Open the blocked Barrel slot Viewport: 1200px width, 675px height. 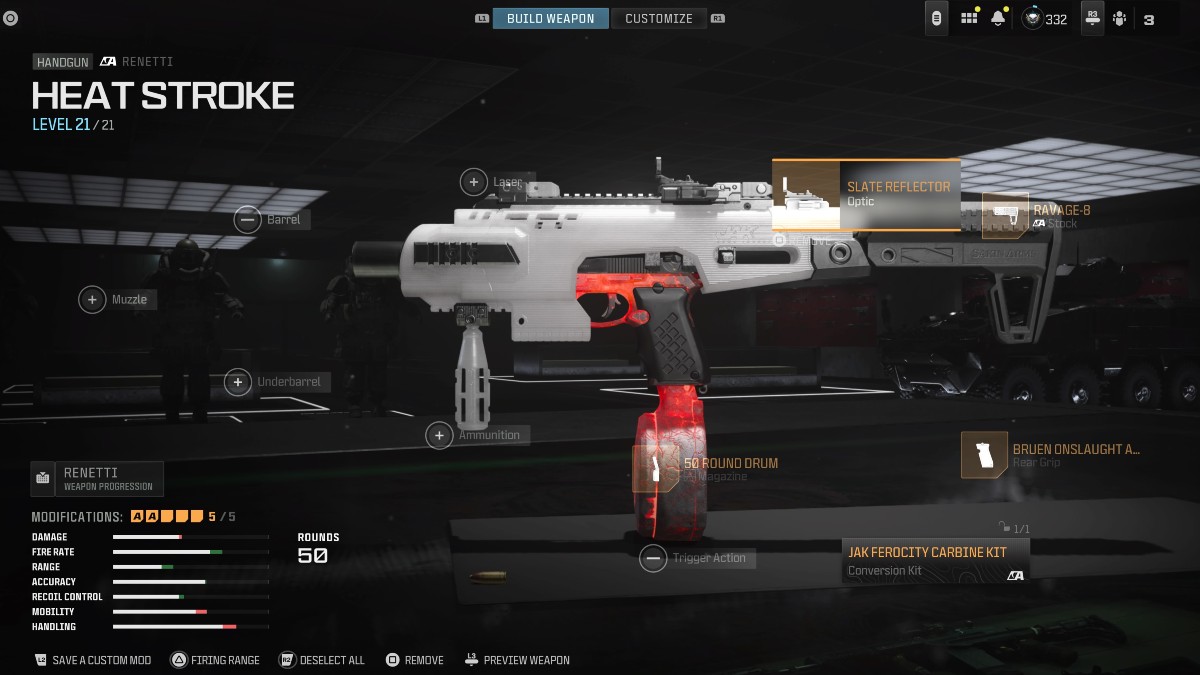coord(247,220)
